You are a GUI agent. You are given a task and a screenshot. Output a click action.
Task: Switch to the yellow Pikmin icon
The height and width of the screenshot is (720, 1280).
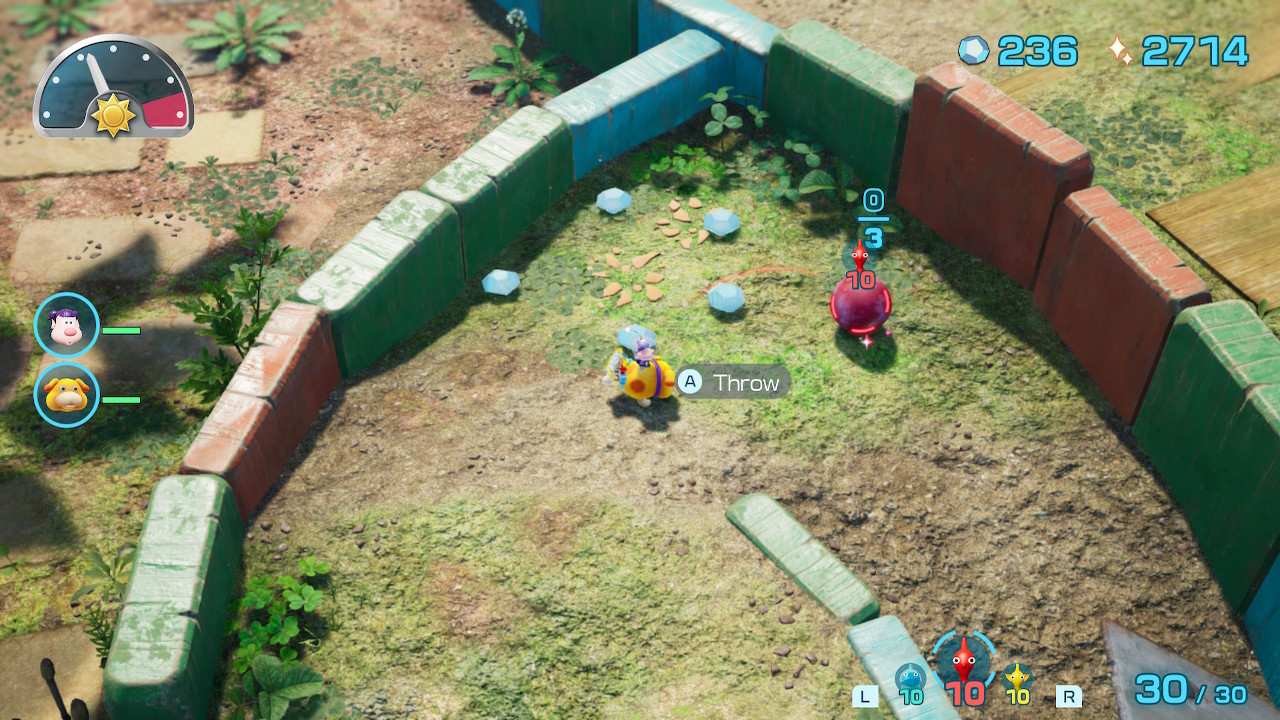click(x=1018, y=678)
